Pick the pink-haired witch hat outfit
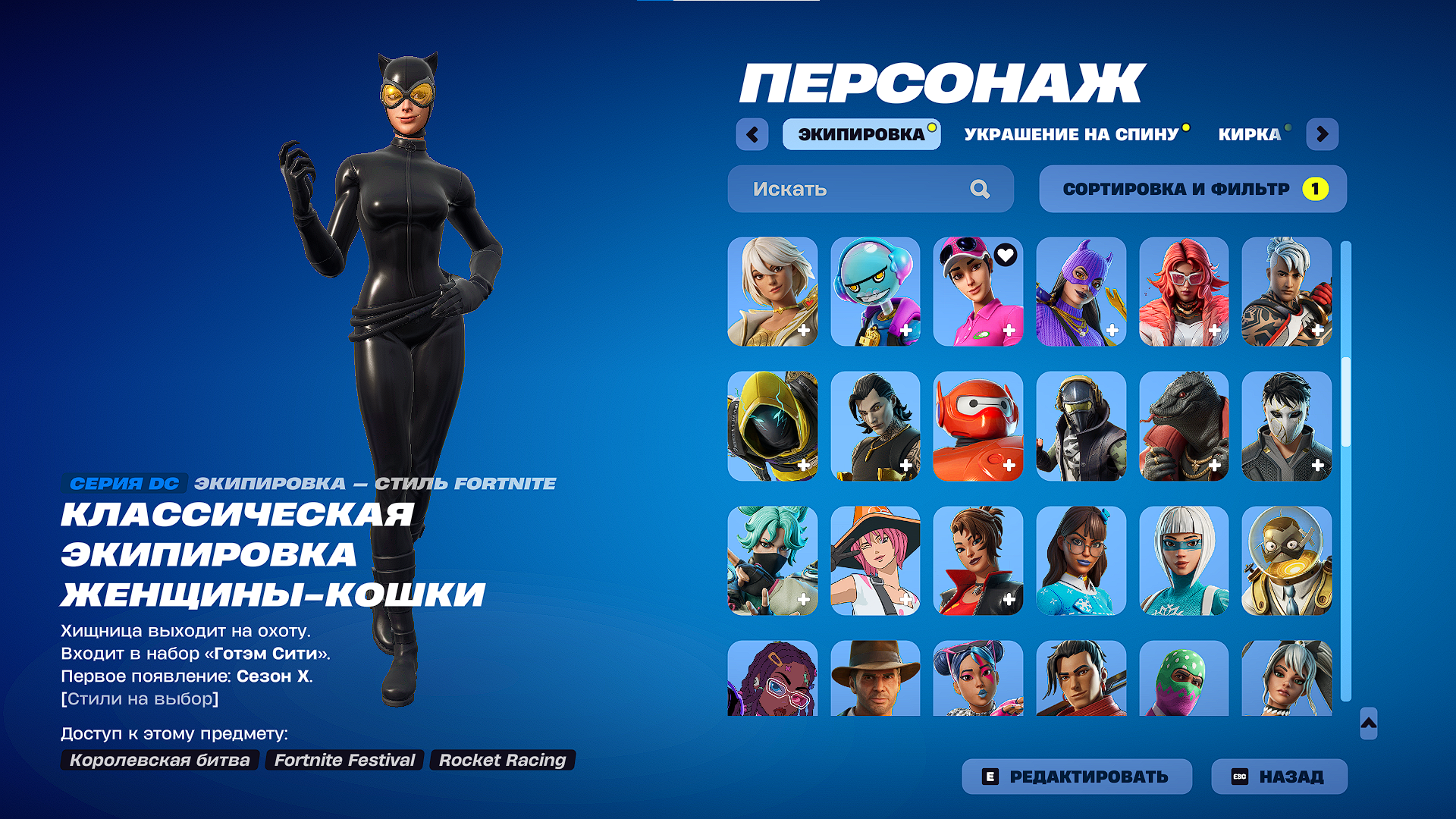Screen dimensions: 1456x819 (x=875, y=560)
